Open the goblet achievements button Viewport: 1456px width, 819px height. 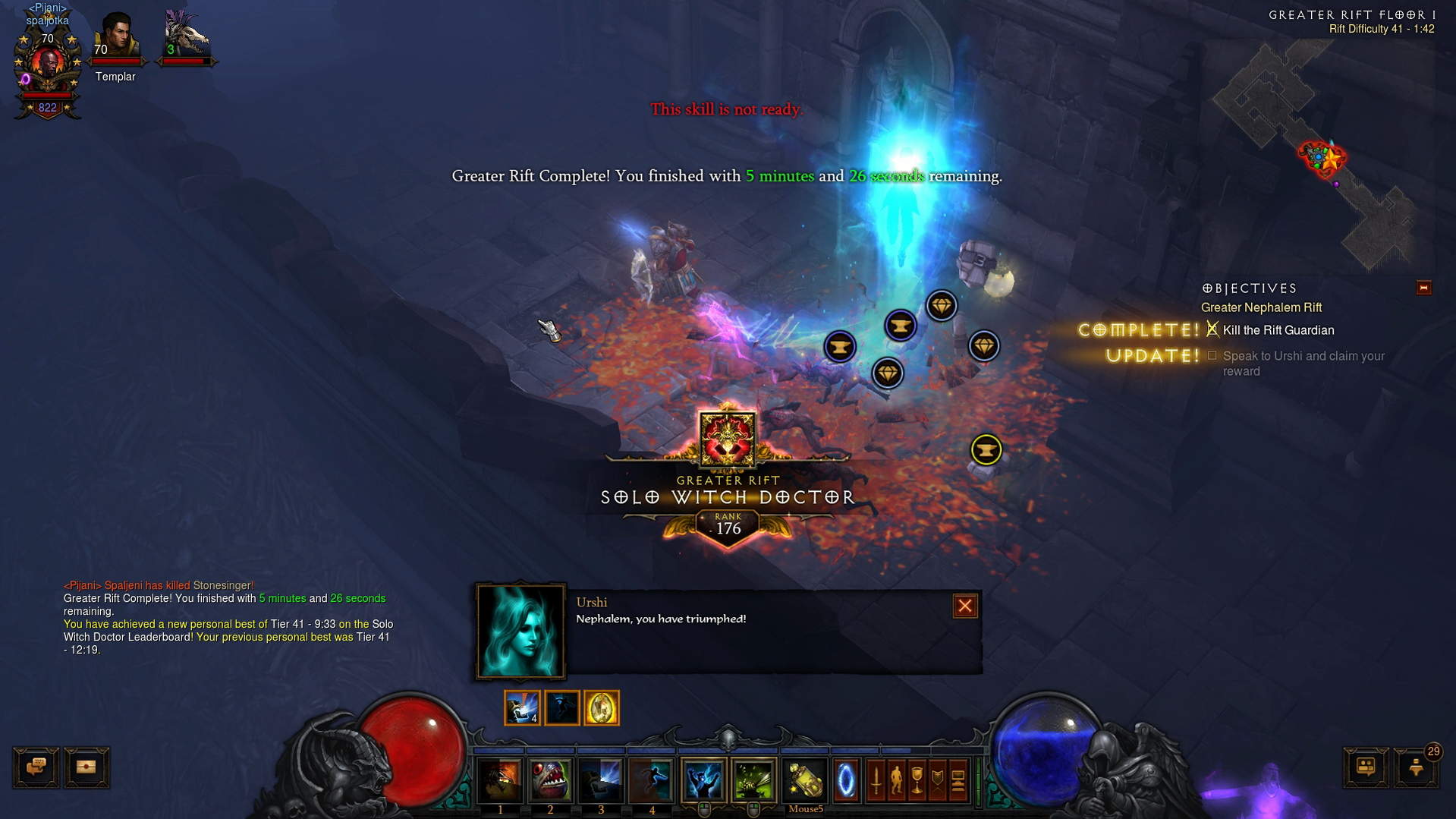(x=917, y=780)
